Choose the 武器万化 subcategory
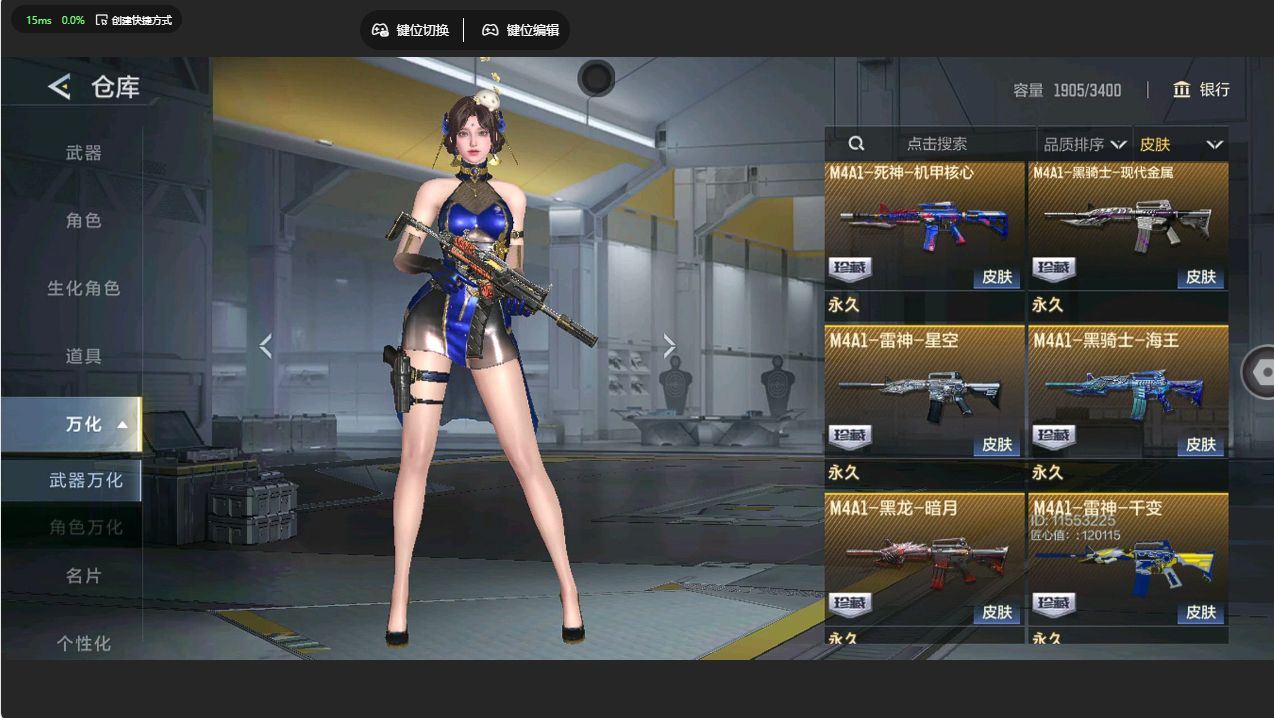This screenshot has height=718, width=1274. click(85, 481)
